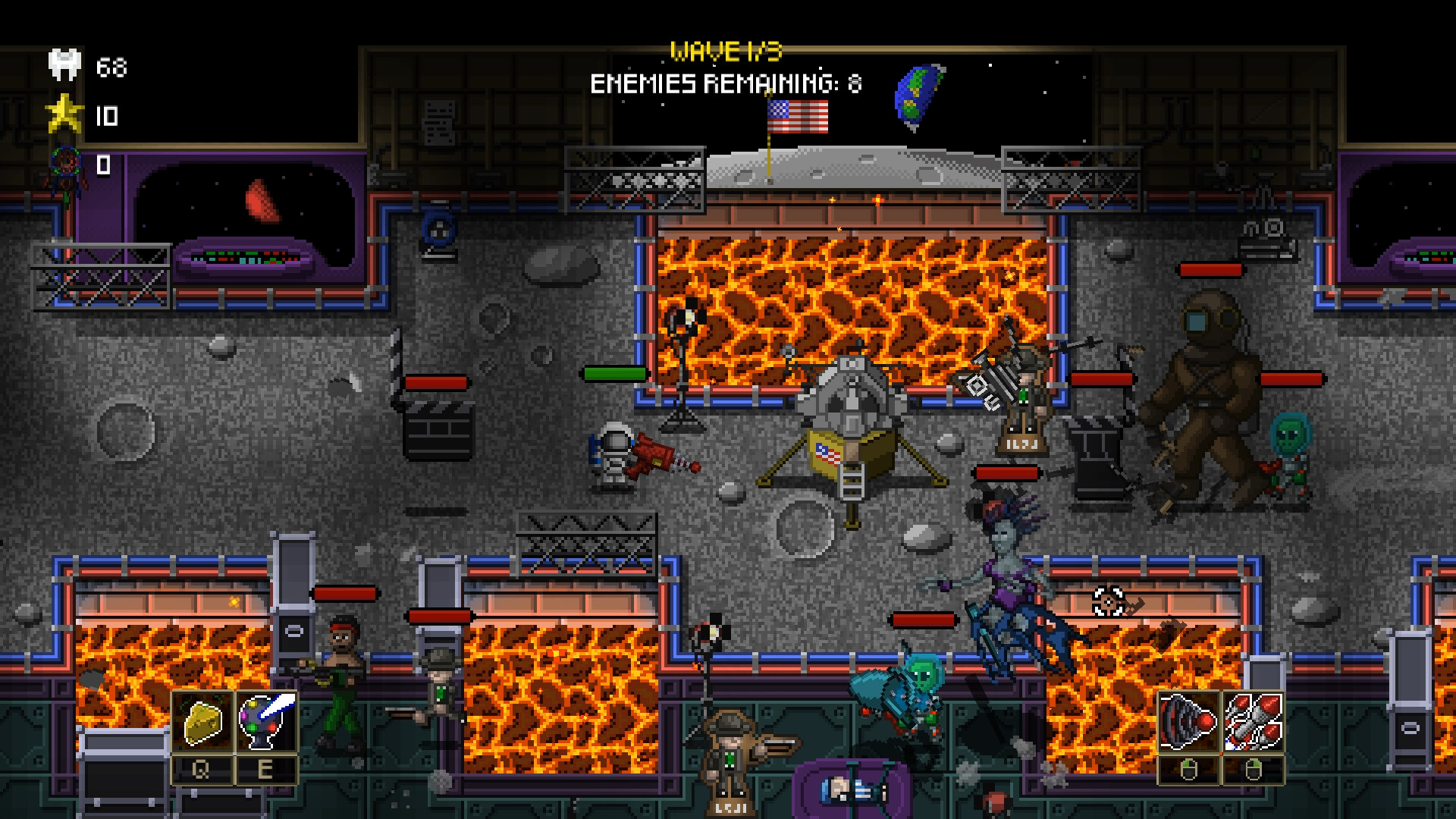1456x819 pixels.
Task: Click the tooth icon next to the 68 counter
Action: click(x=64, y=64)
